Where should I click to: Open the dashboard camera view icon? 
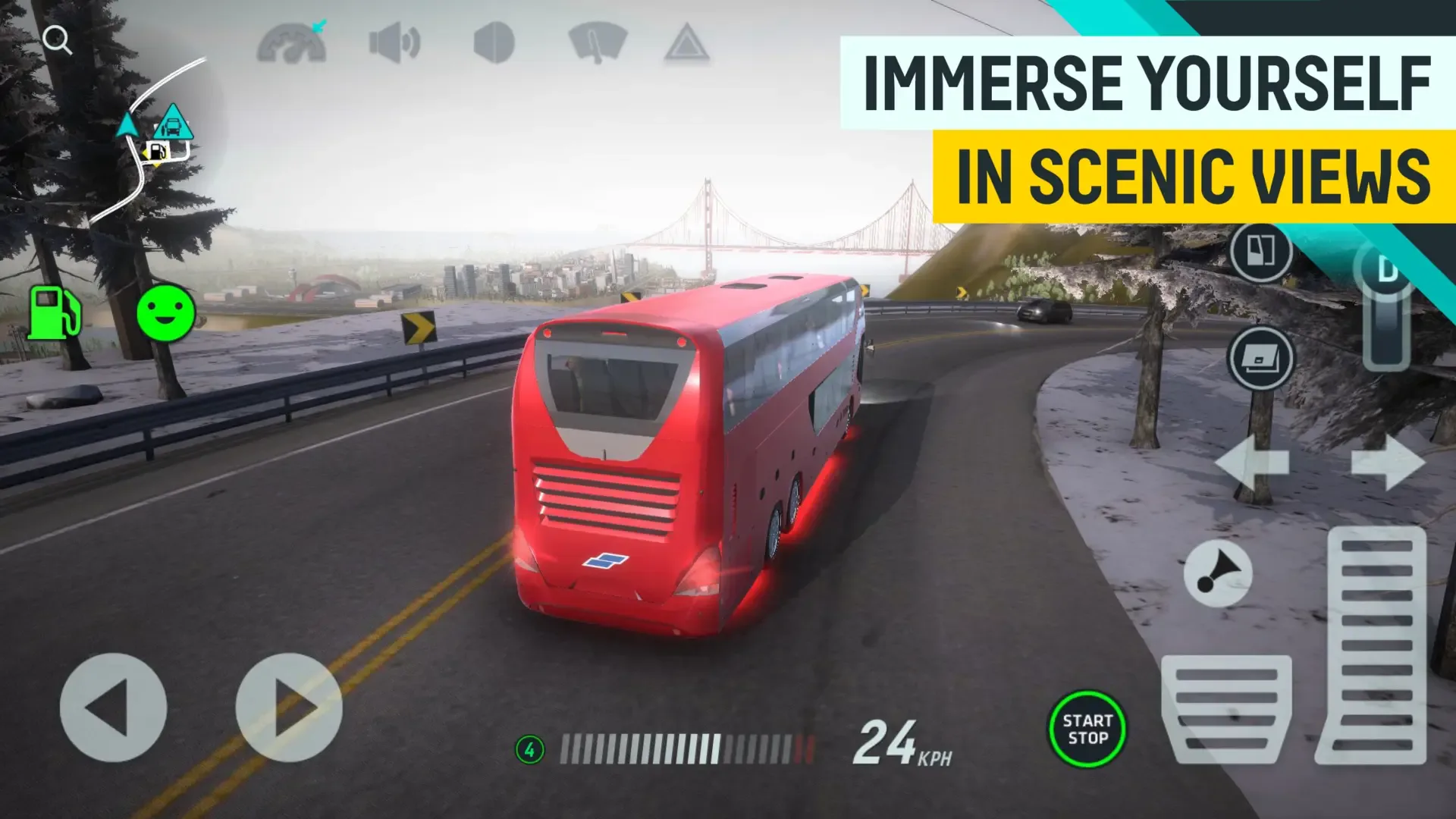(292, 42)
